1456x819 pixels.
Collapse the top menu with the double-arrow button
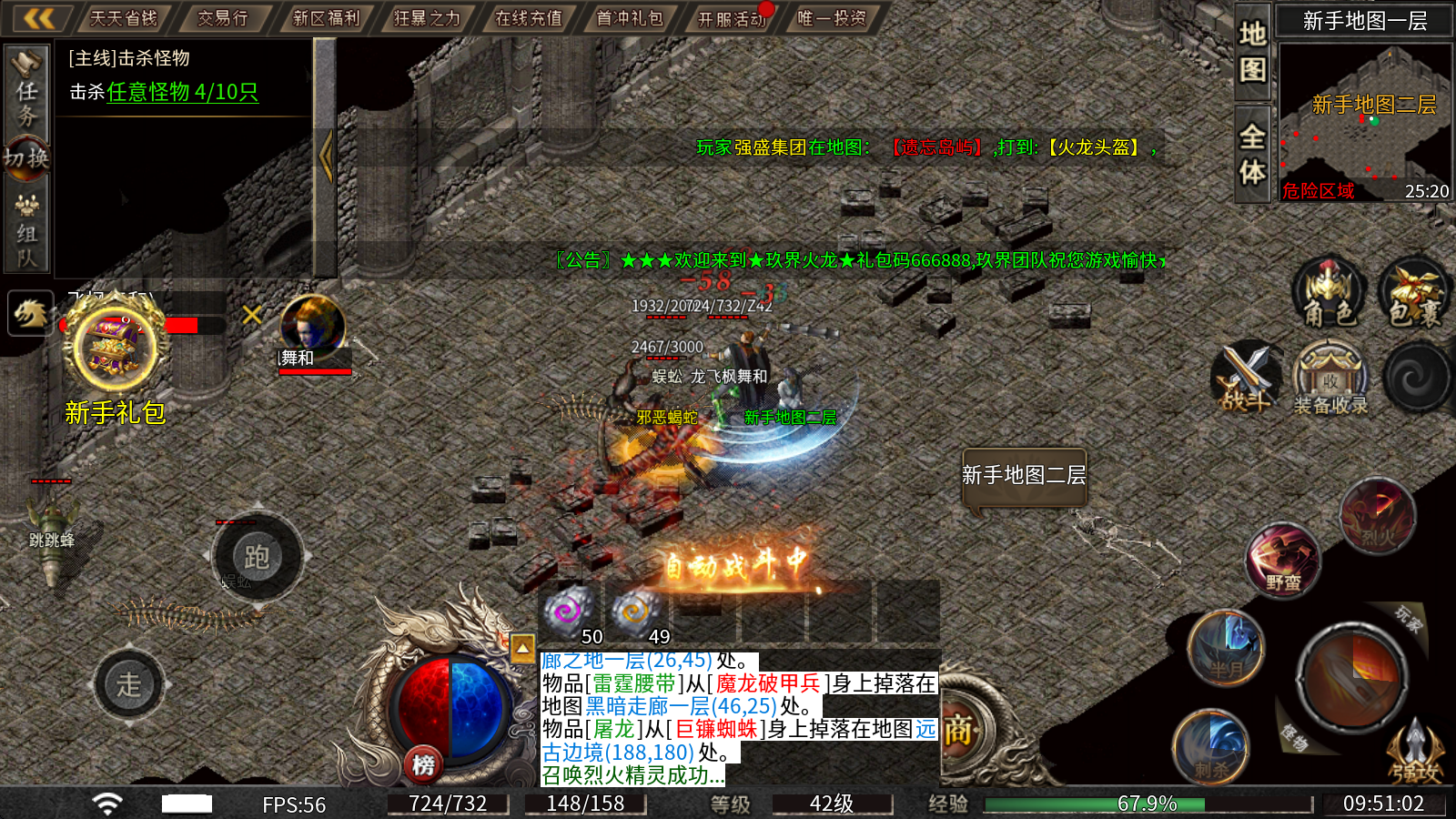pos(38,18)
